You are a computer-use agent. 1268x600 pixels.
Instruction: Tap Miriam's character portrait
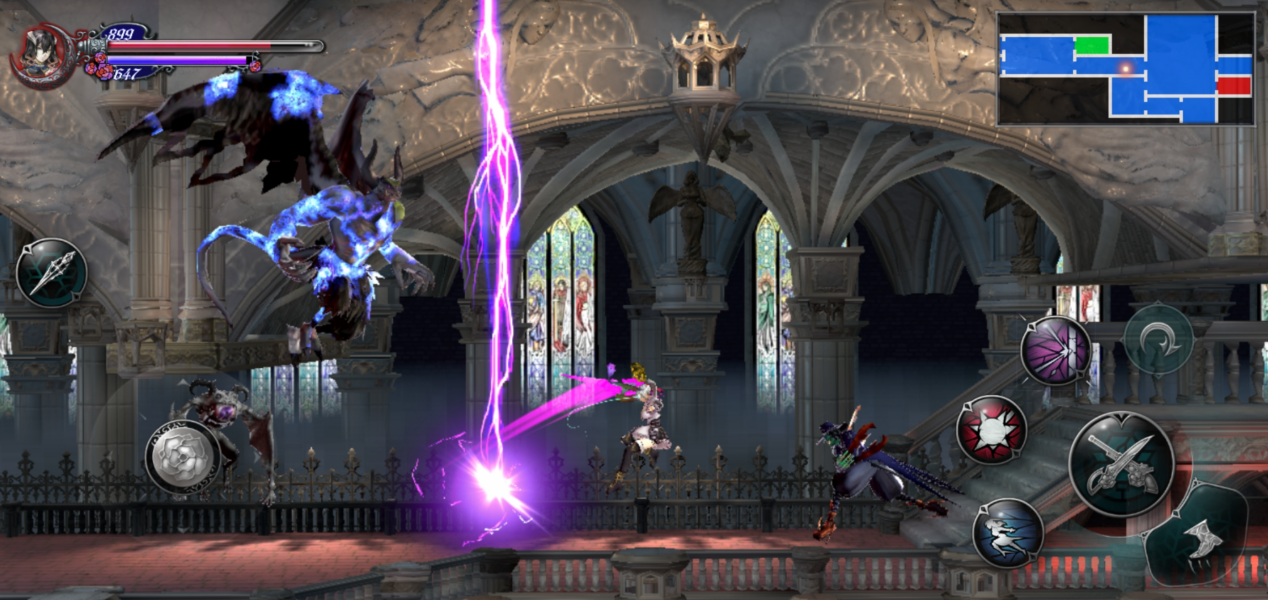tap(41, 54)
